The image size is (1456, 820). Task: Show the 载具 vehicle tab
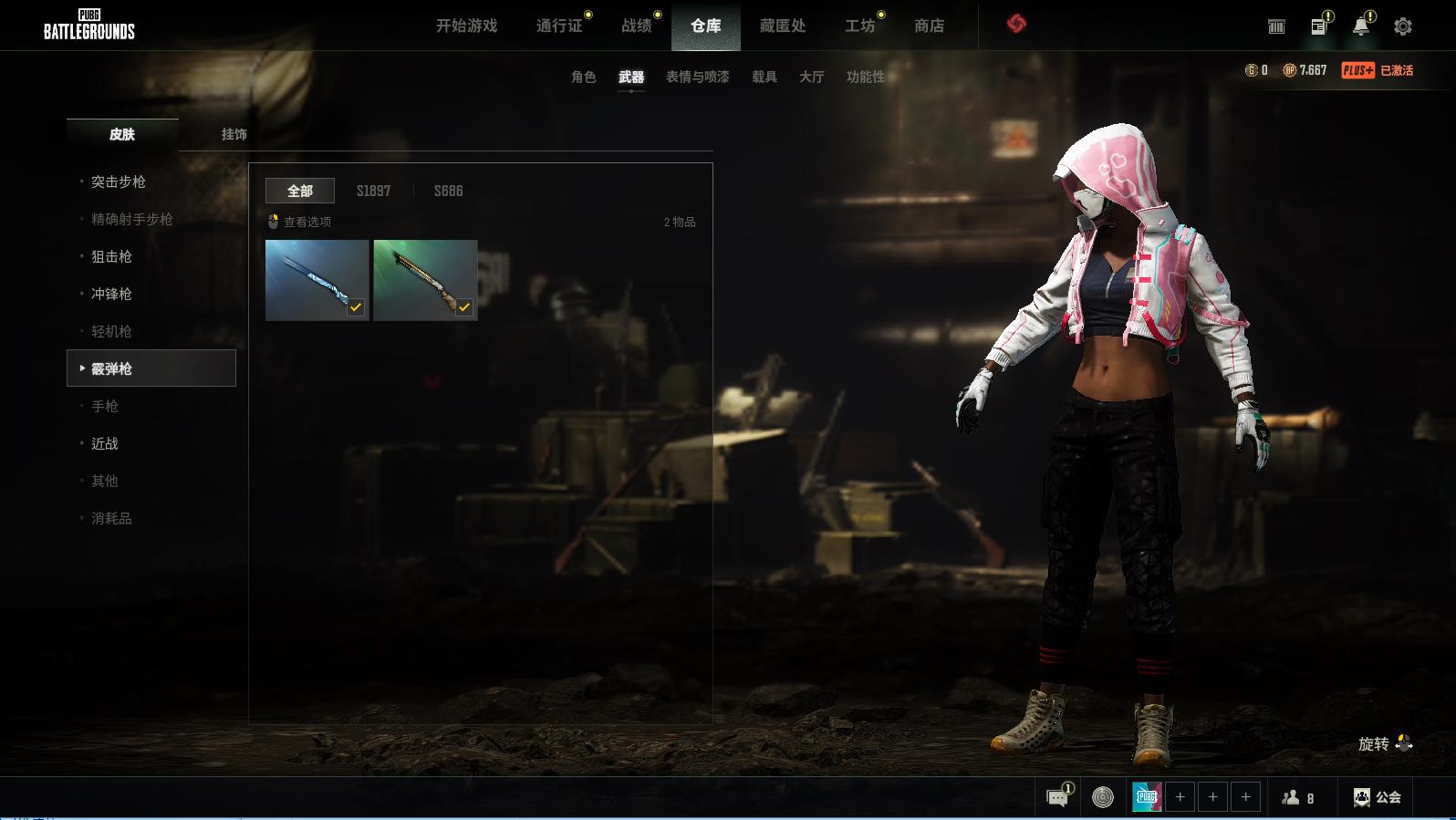[764, 77]
